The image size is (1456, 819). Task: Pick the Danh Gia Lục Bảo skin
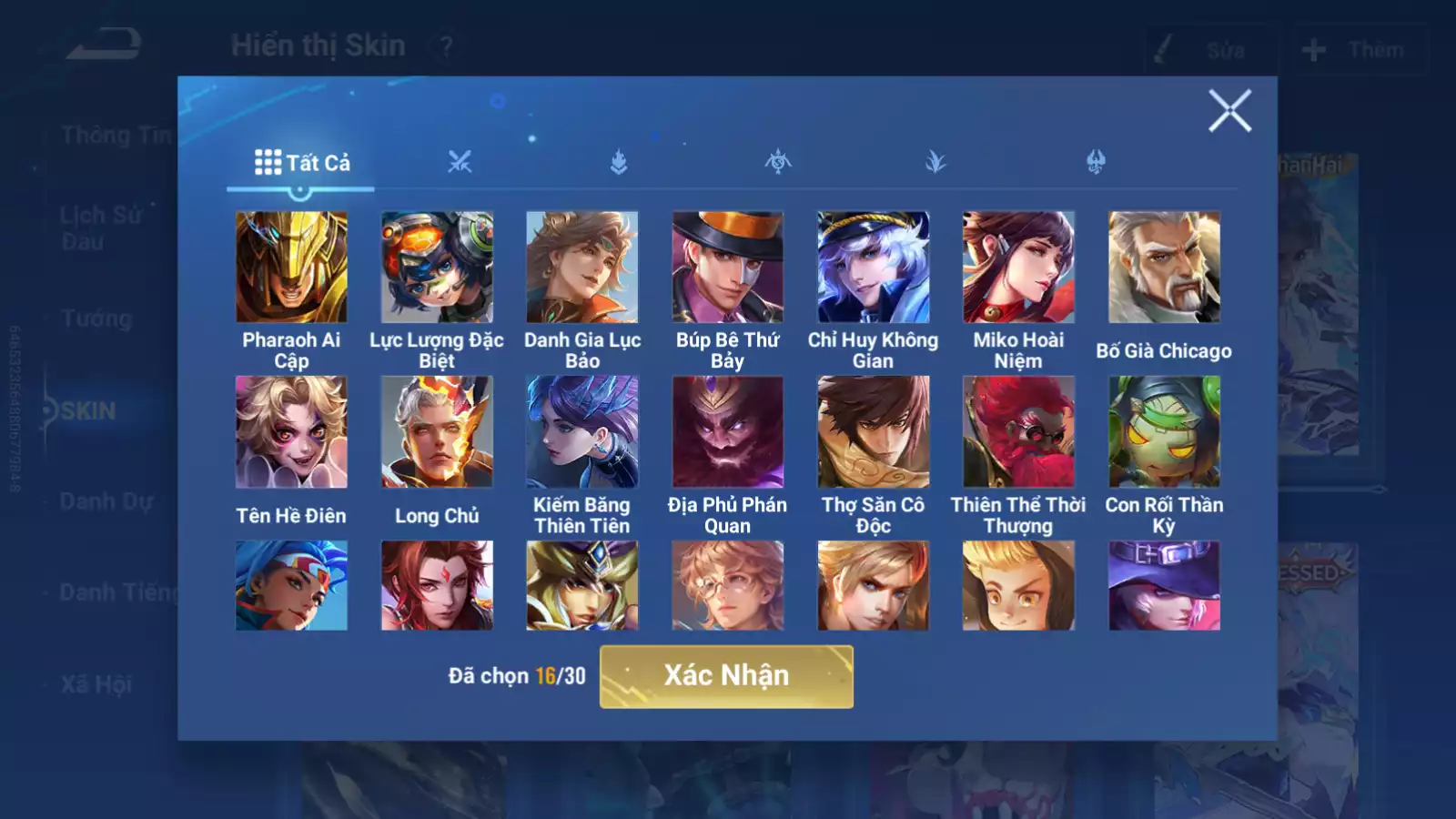[582, 268]
